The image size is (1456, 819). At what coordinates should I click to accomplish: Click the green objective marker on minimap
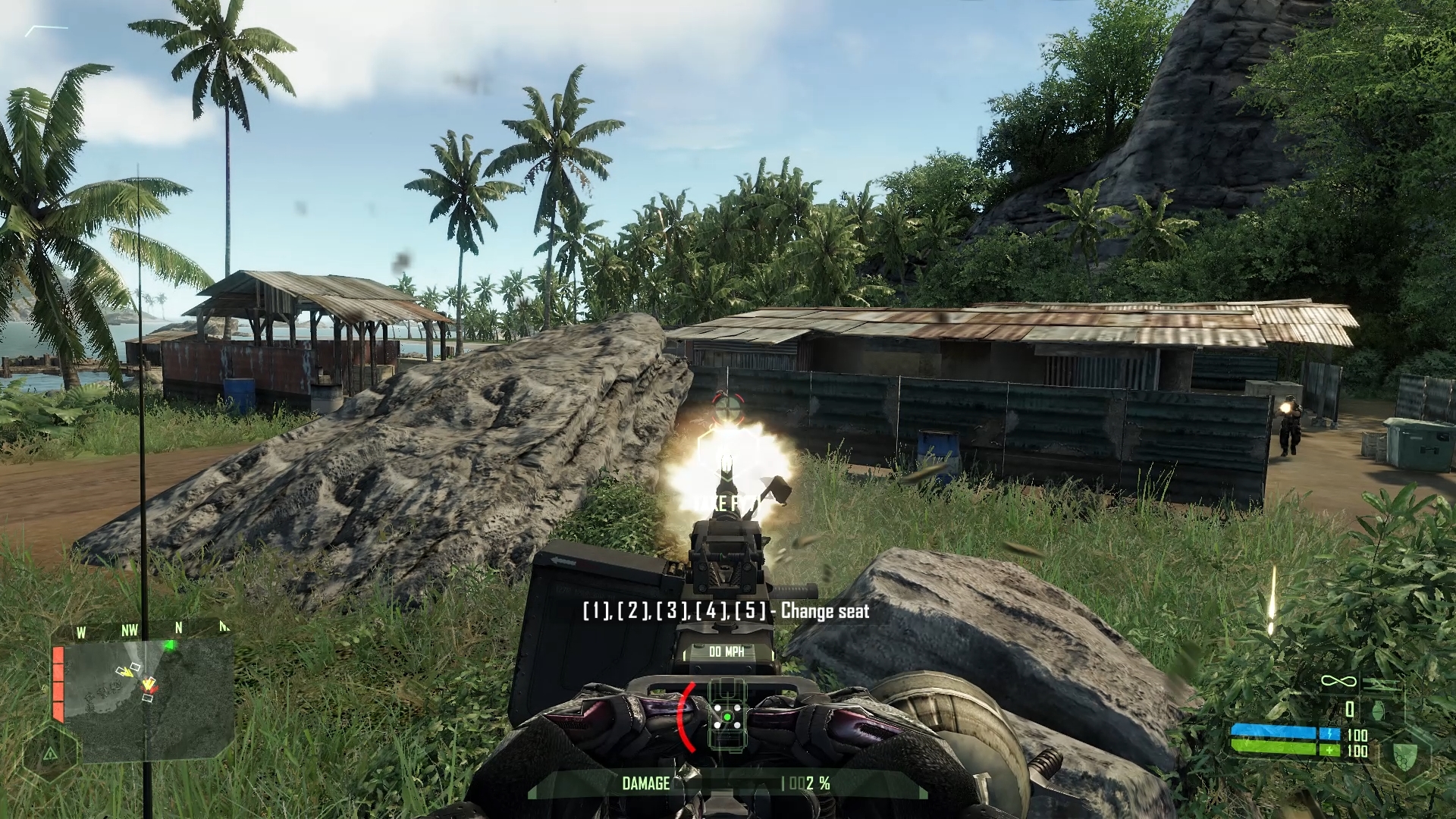point(171,645)
